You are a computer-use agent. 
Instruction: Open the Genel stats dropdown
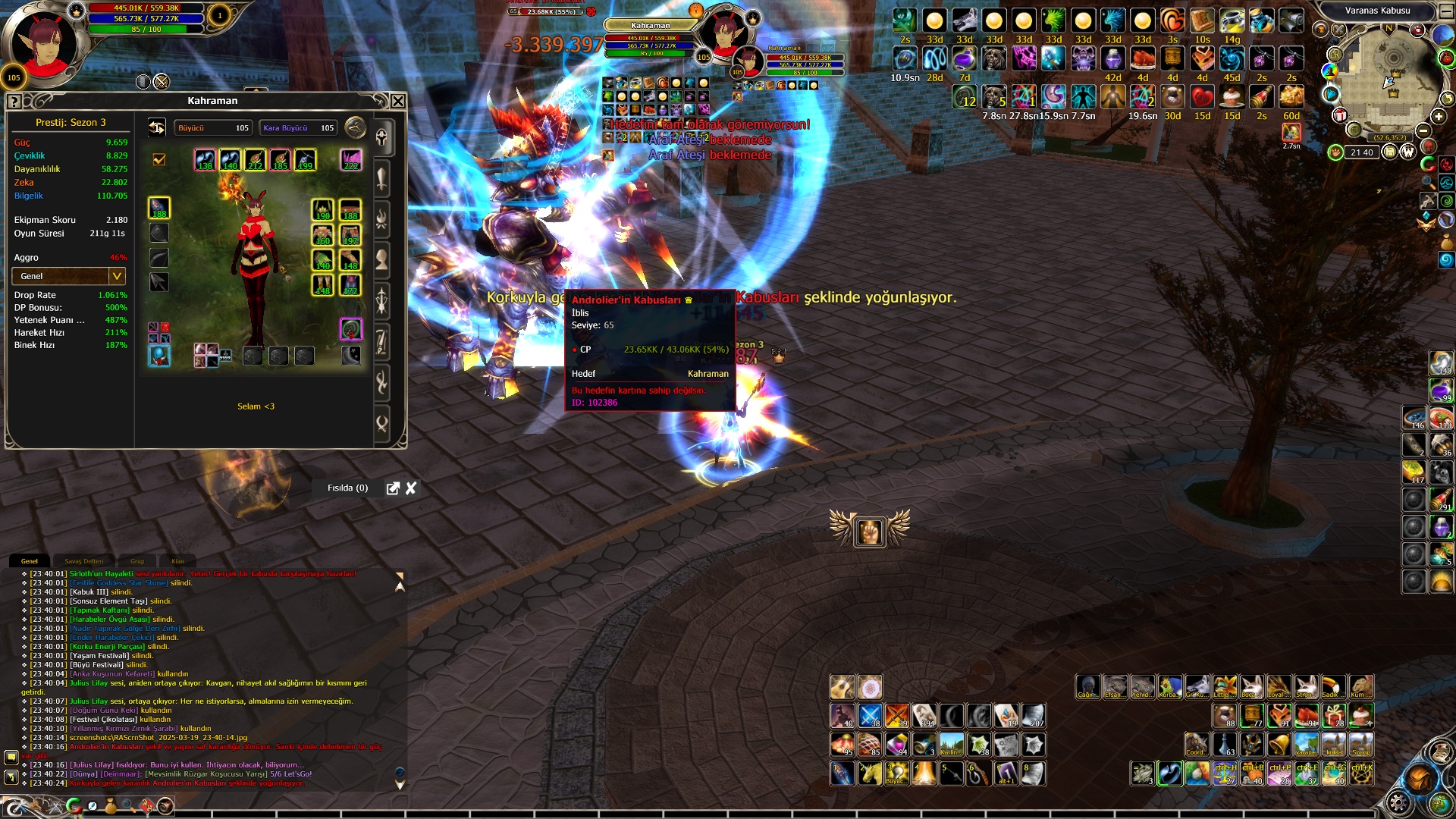coord(117,276)
